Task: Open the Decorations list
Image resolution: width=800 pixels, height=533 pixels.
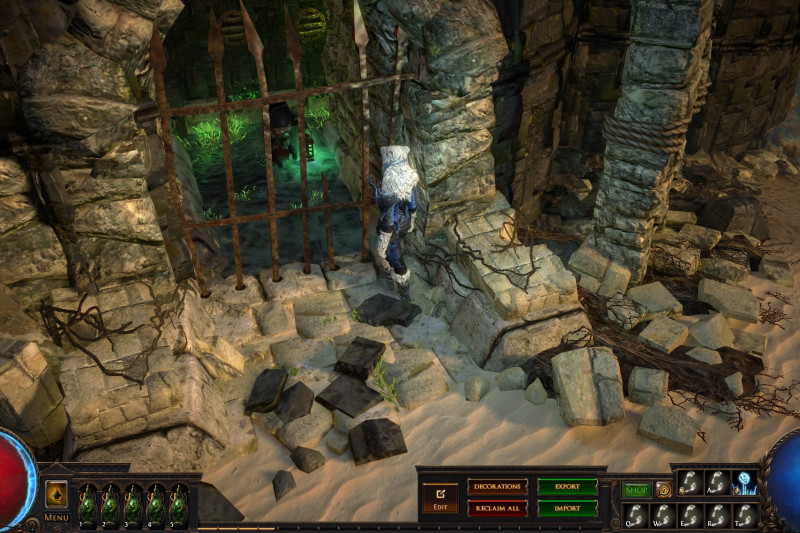Action: tap(497, 486)
